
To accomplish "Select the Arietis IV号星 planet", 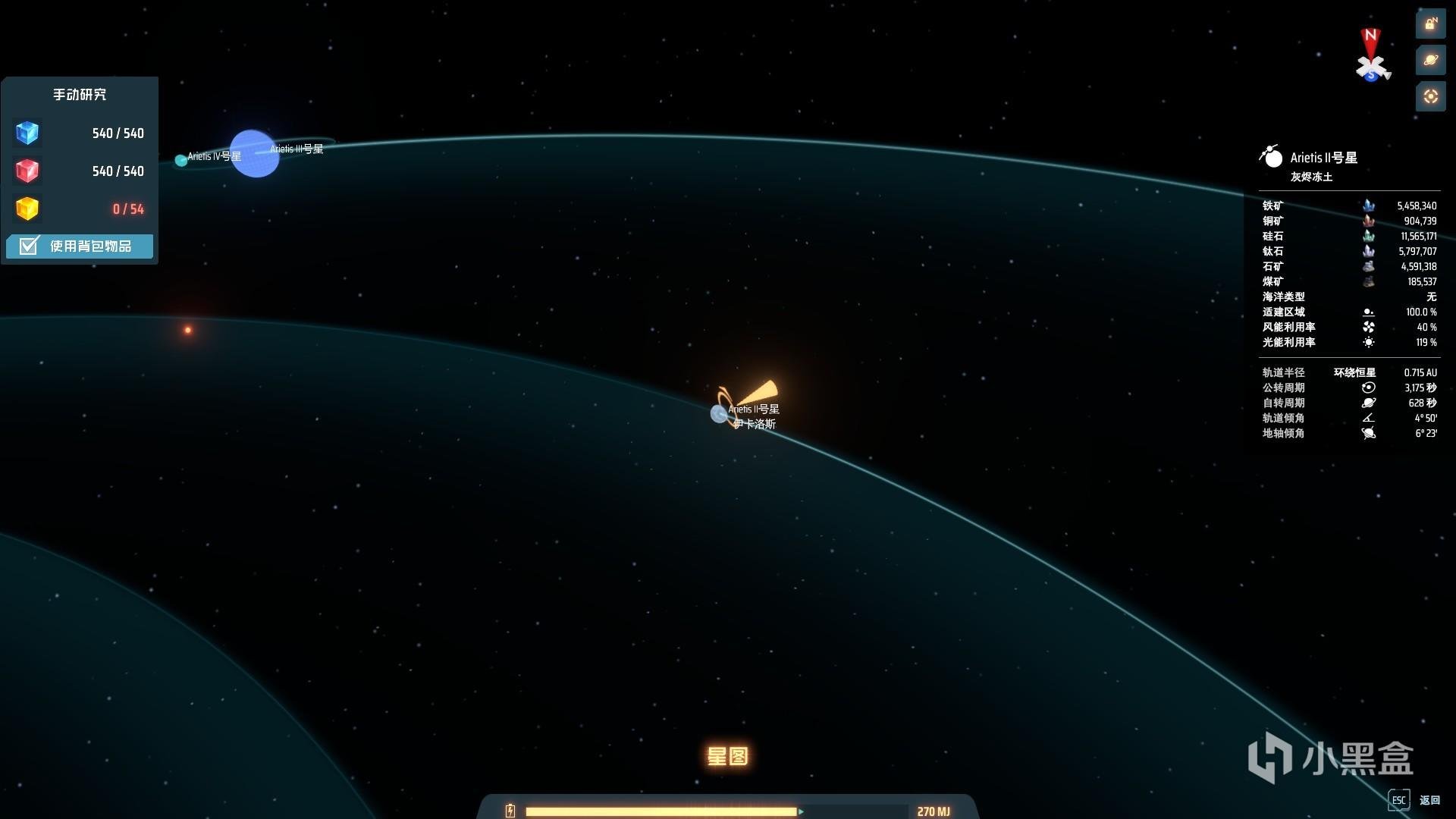I will [x=180, y=160].
